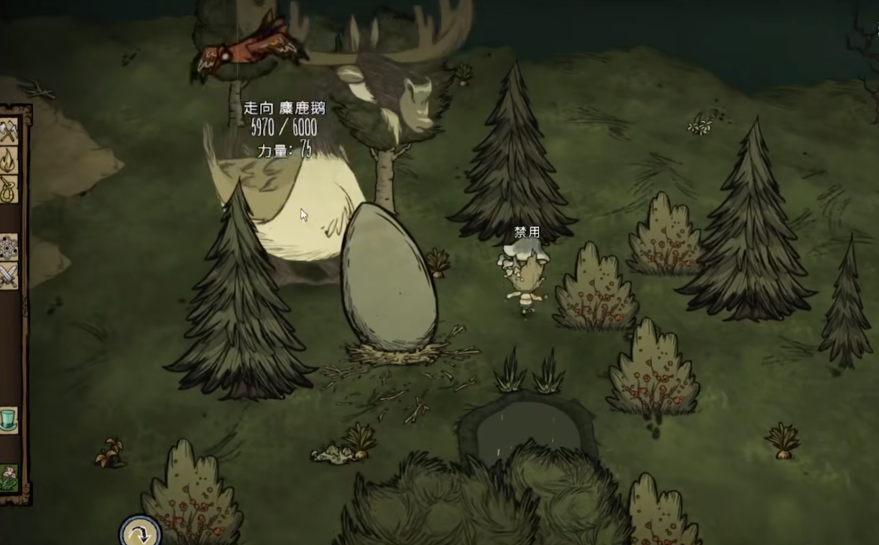Open the Tools crafting tab (axe and pickaxe)
879x545 pixels.
point(9,133)
